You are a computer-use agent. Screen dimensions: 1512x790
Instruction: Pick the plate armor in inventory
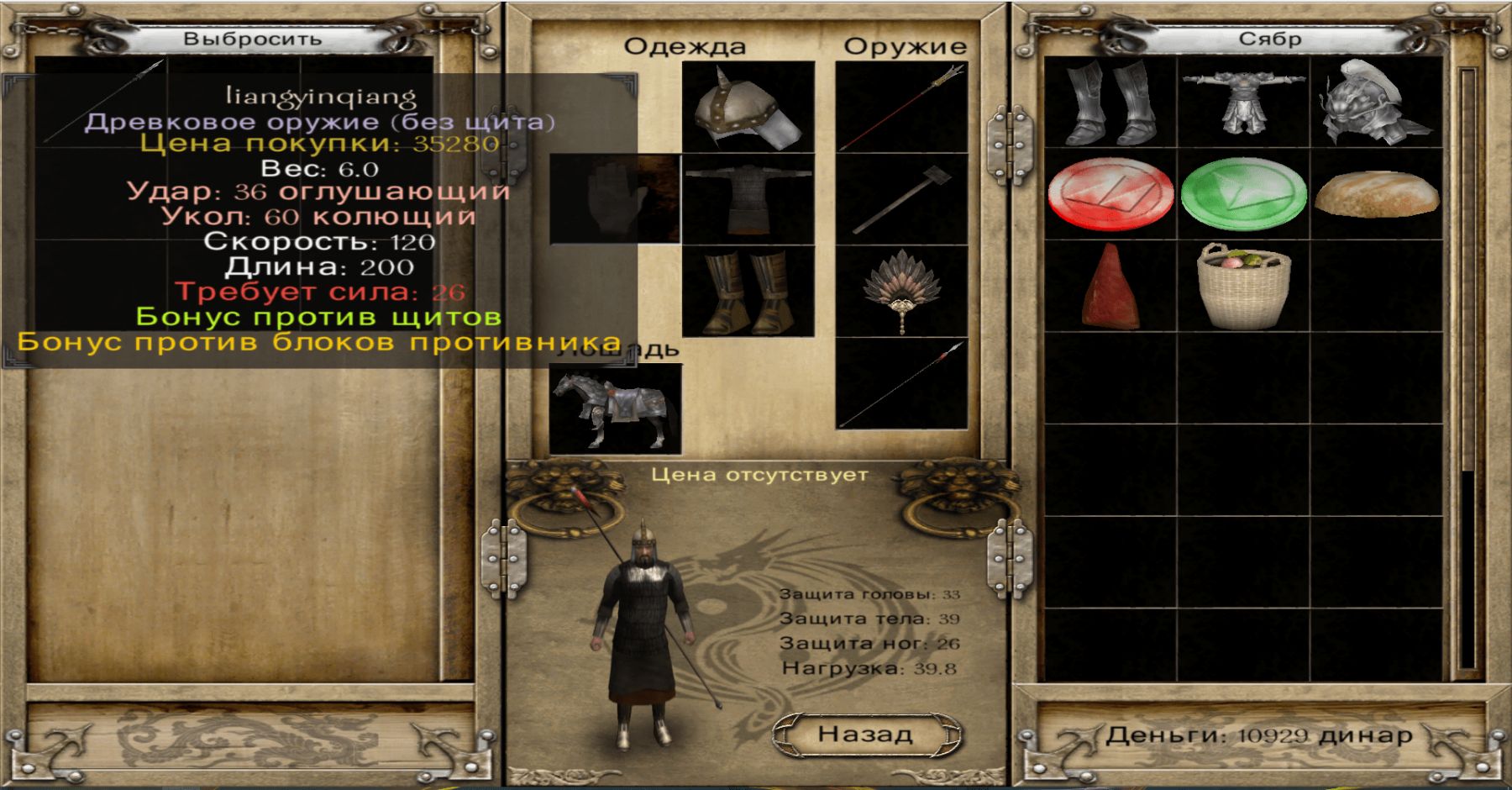(1243, 103)
